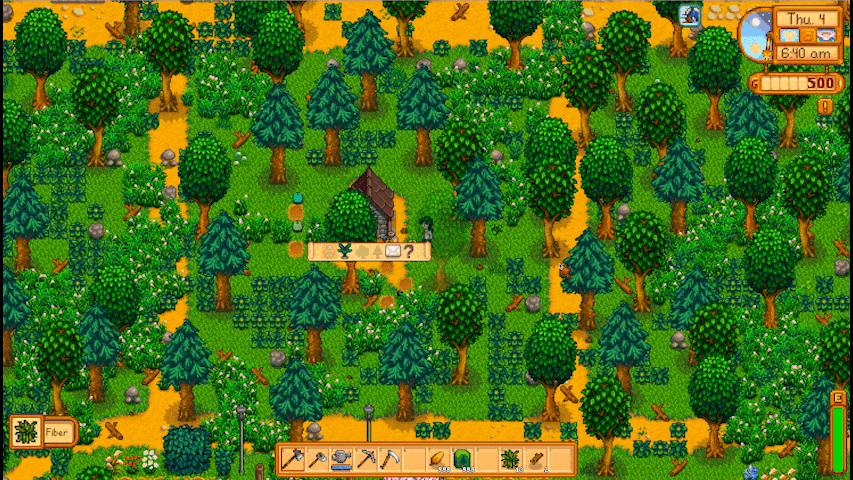The image size is (853, 480).
Task: Open the envelope mail icon on scroll
Action: point(392,251)
